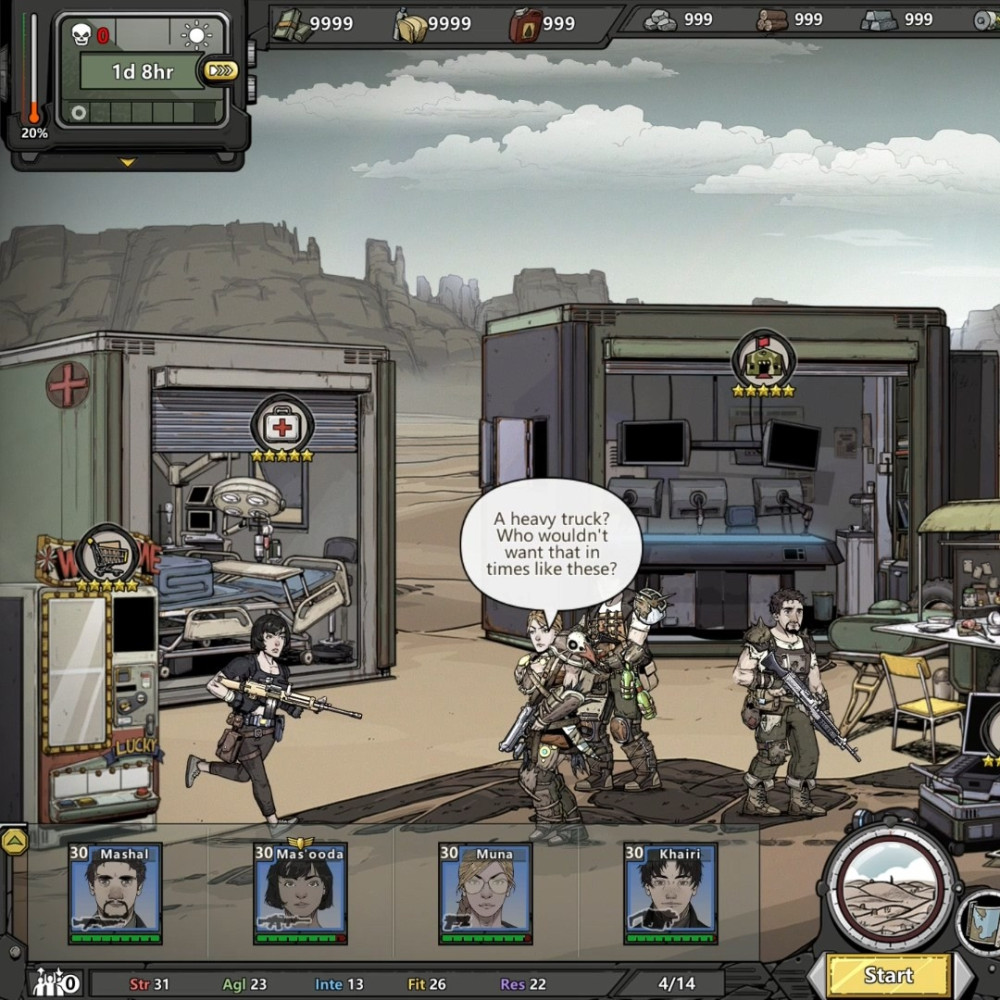
Task: Open the shopping cart shop icon
Action: (106, 552)
